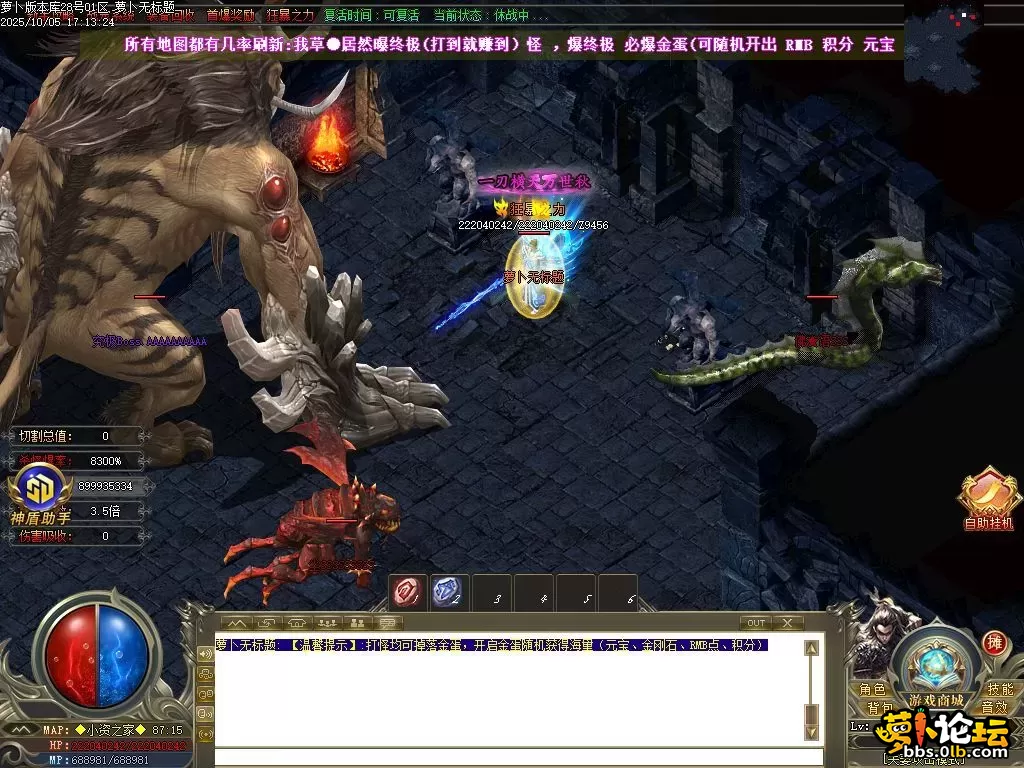Close the chat panel with X
This screenshot has width=1024, height=768.
click(787, 623)
